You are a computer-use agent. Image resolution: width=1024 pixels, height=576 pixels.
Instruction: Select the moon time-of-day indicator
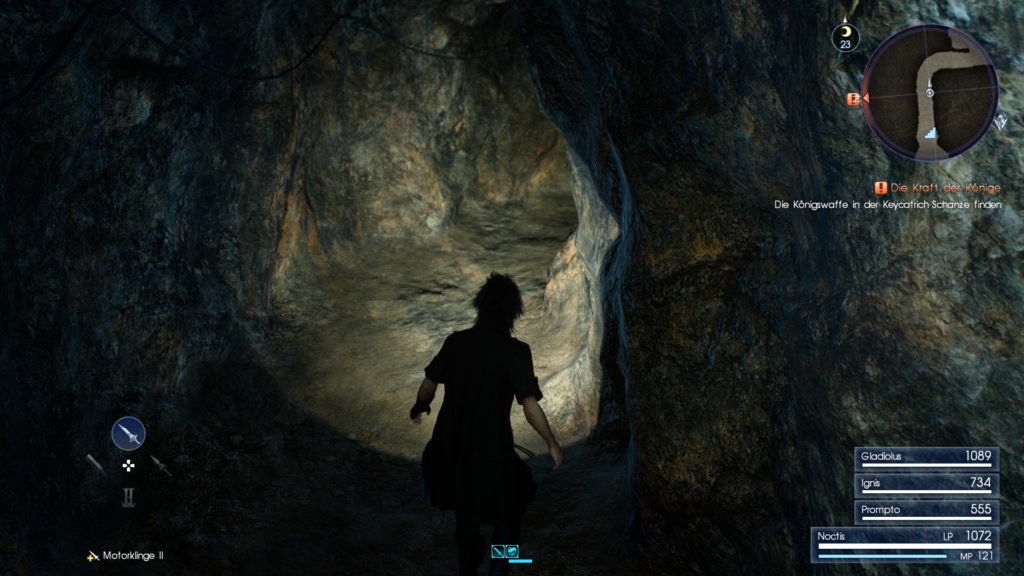click(846, 35)
